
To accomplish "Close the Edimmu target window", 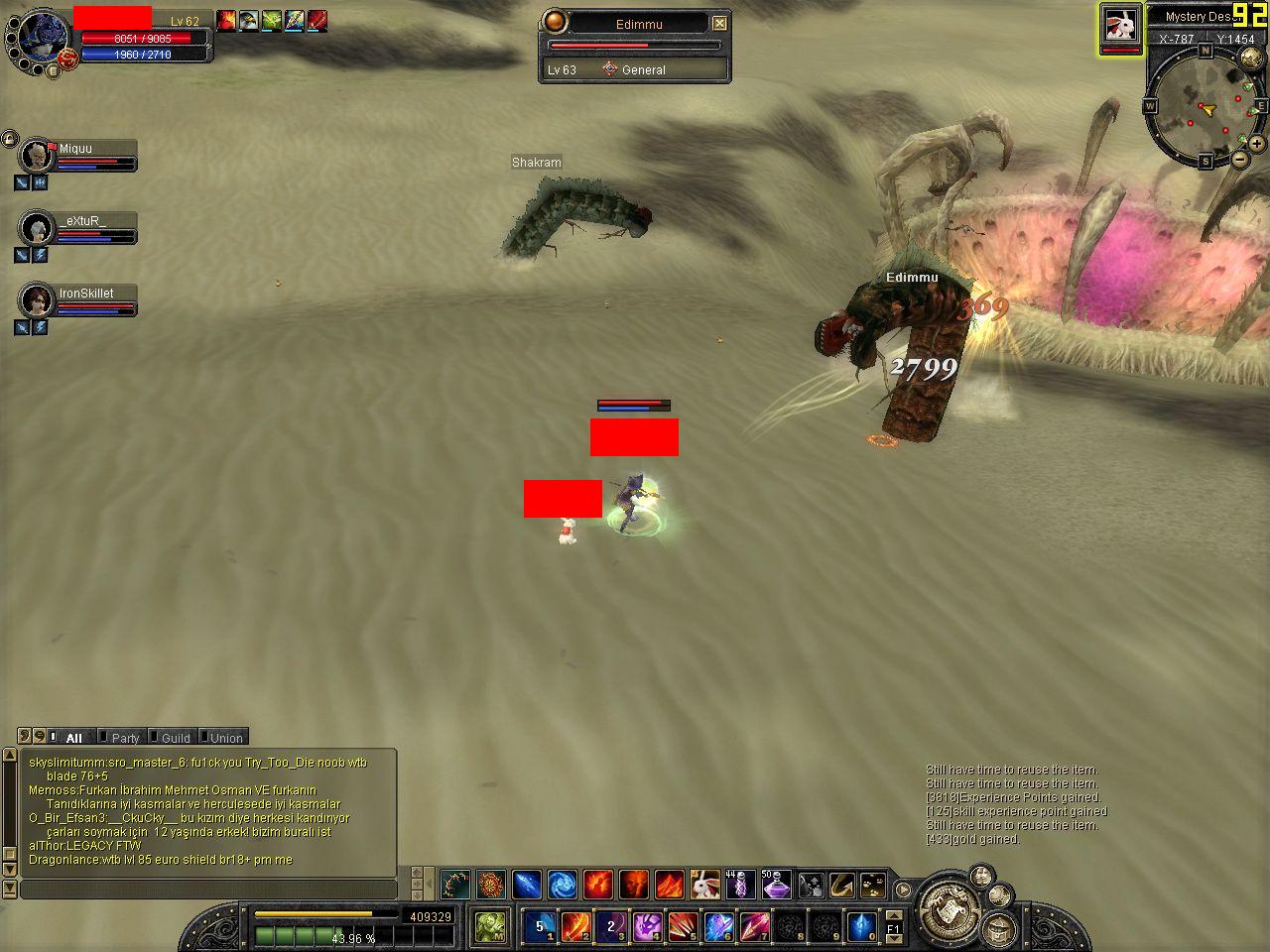I will click(x=720, y=23).
